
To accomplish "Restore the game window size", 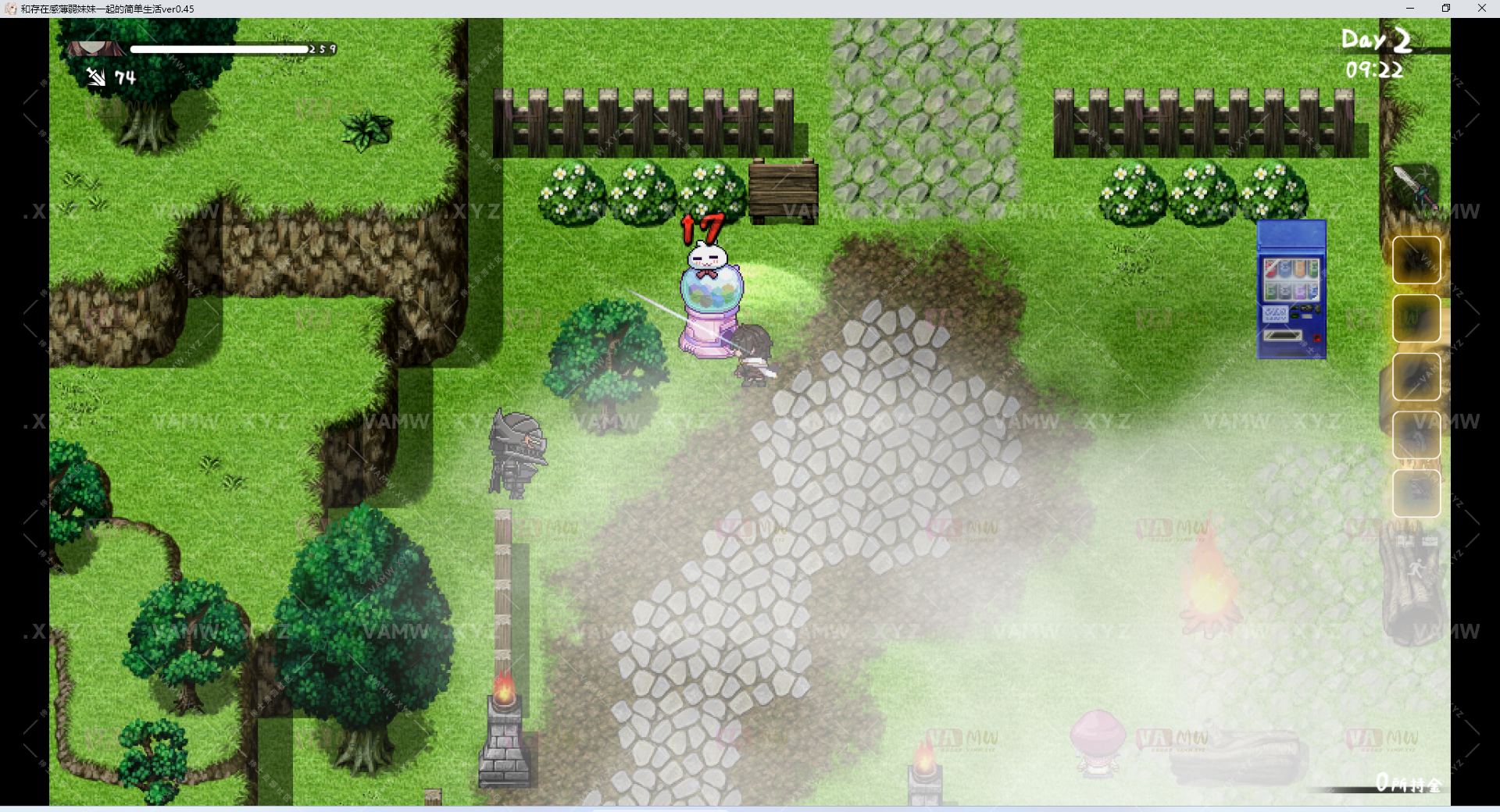I will [1448, 8].
